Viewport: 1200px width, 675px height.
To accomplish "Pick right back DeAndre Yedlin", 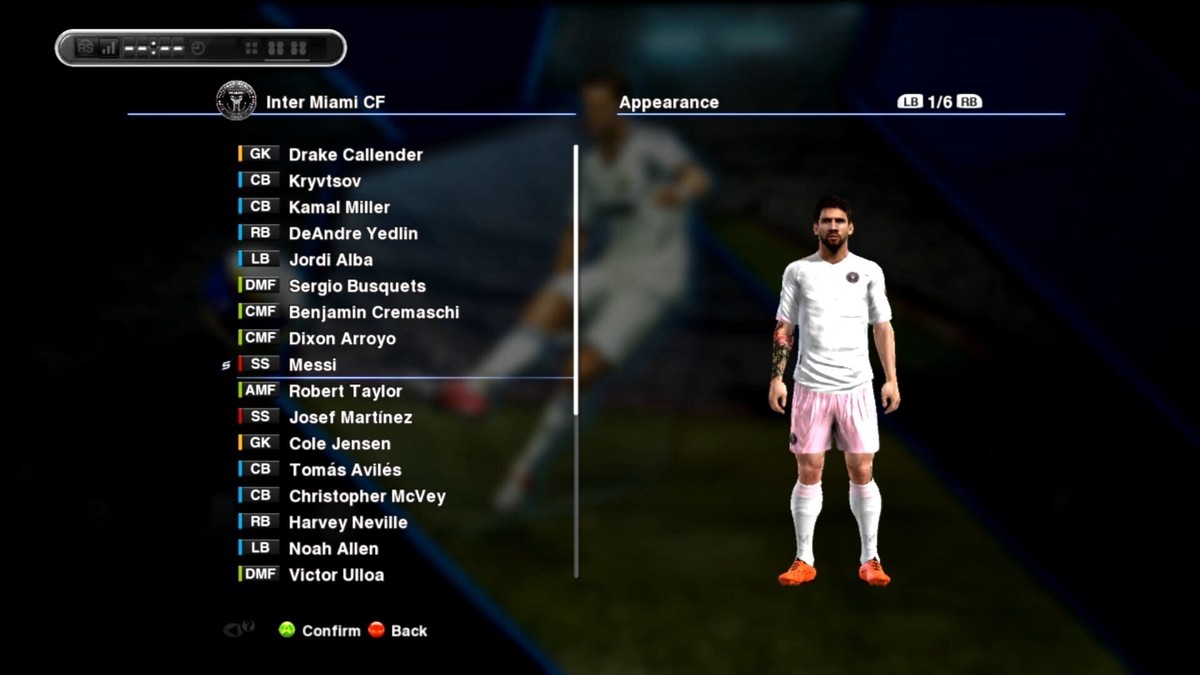I will 353,233.
